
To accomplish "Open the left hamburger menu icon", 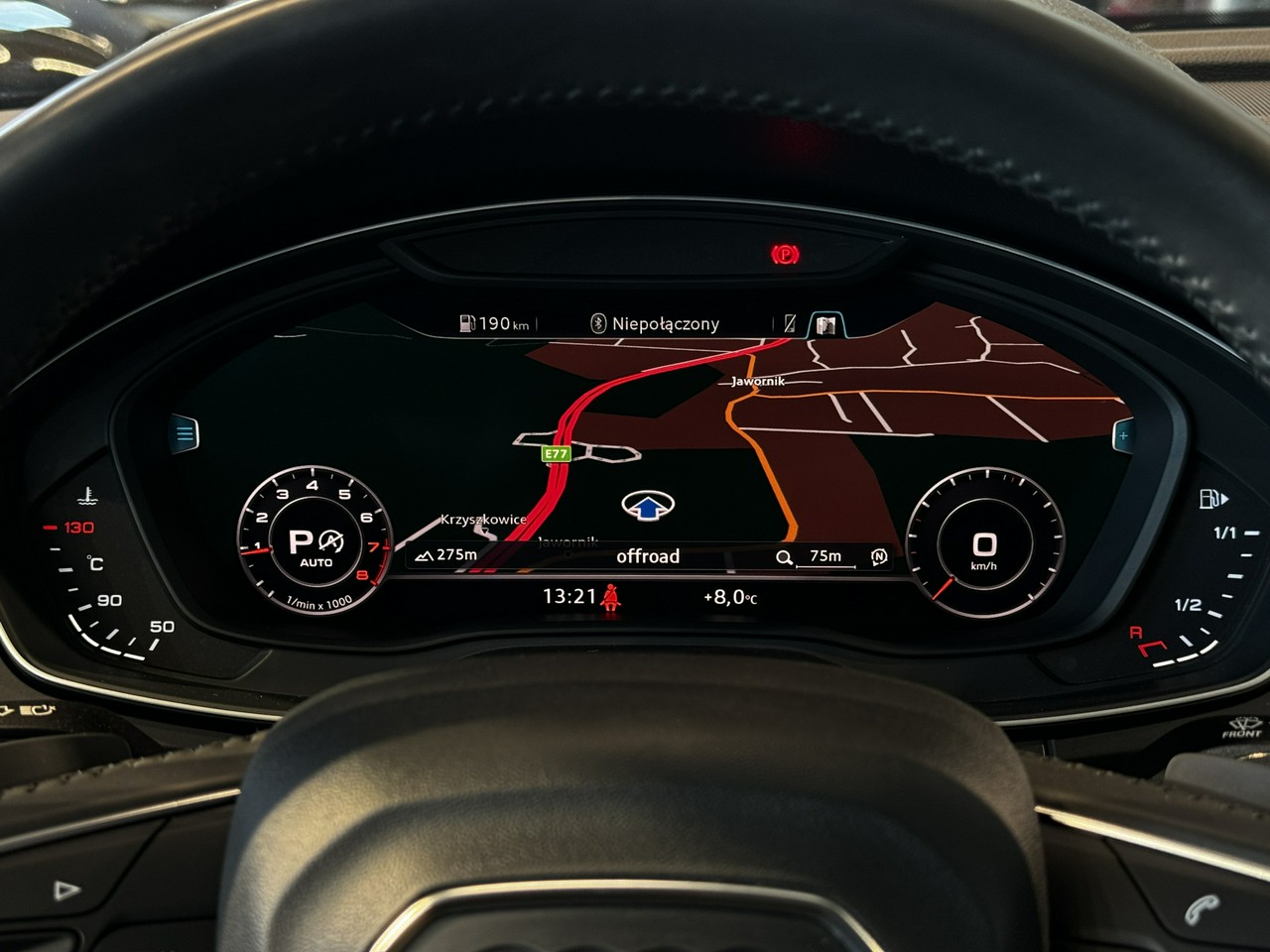I will (x=186, y=433).
